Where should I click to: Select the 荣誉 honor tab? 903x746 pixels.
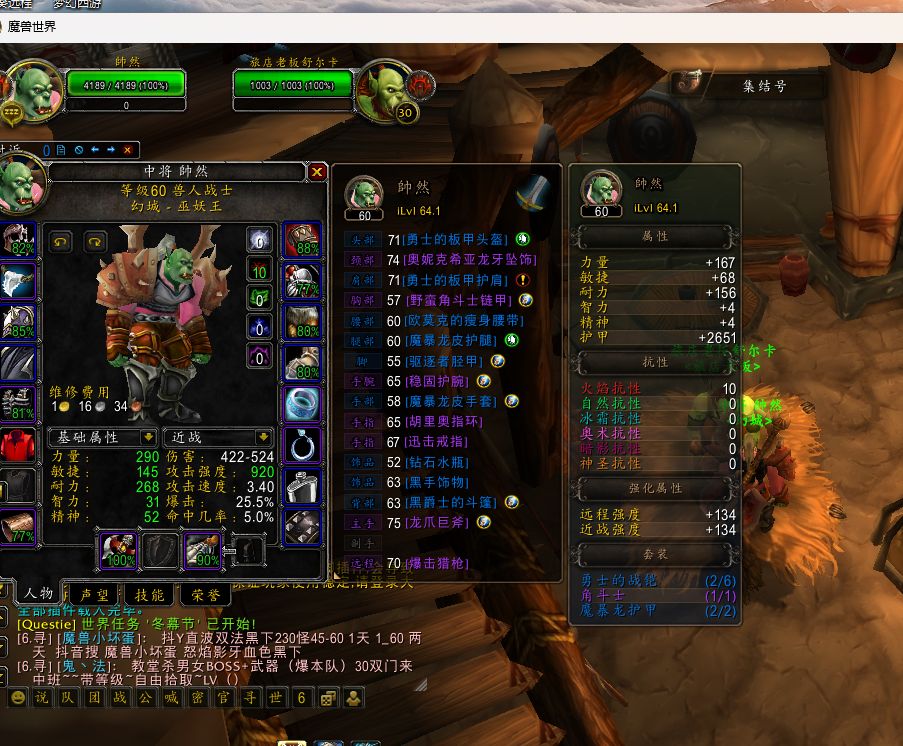(204, 594)
